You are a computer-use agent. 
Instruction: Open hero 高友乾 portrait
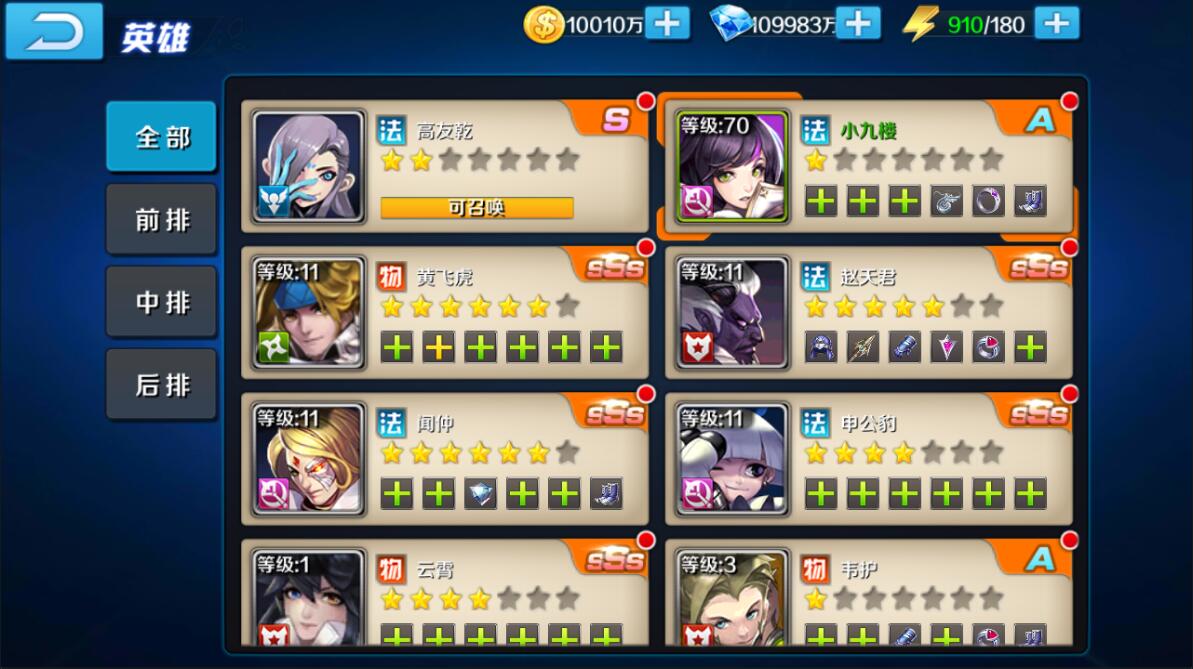coord(308,166)
